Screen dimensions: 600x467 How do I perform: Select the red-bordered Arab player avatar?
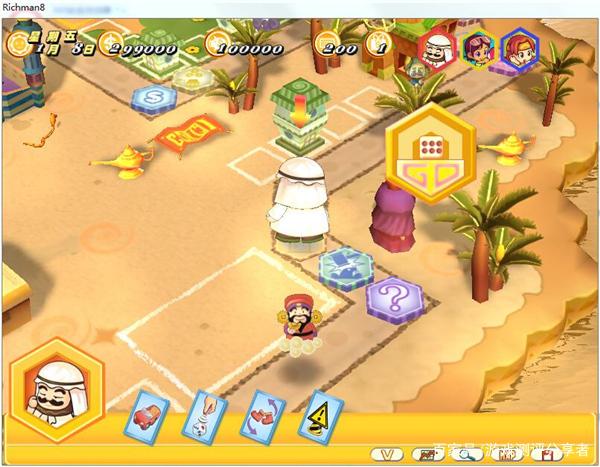coord(435,46)
